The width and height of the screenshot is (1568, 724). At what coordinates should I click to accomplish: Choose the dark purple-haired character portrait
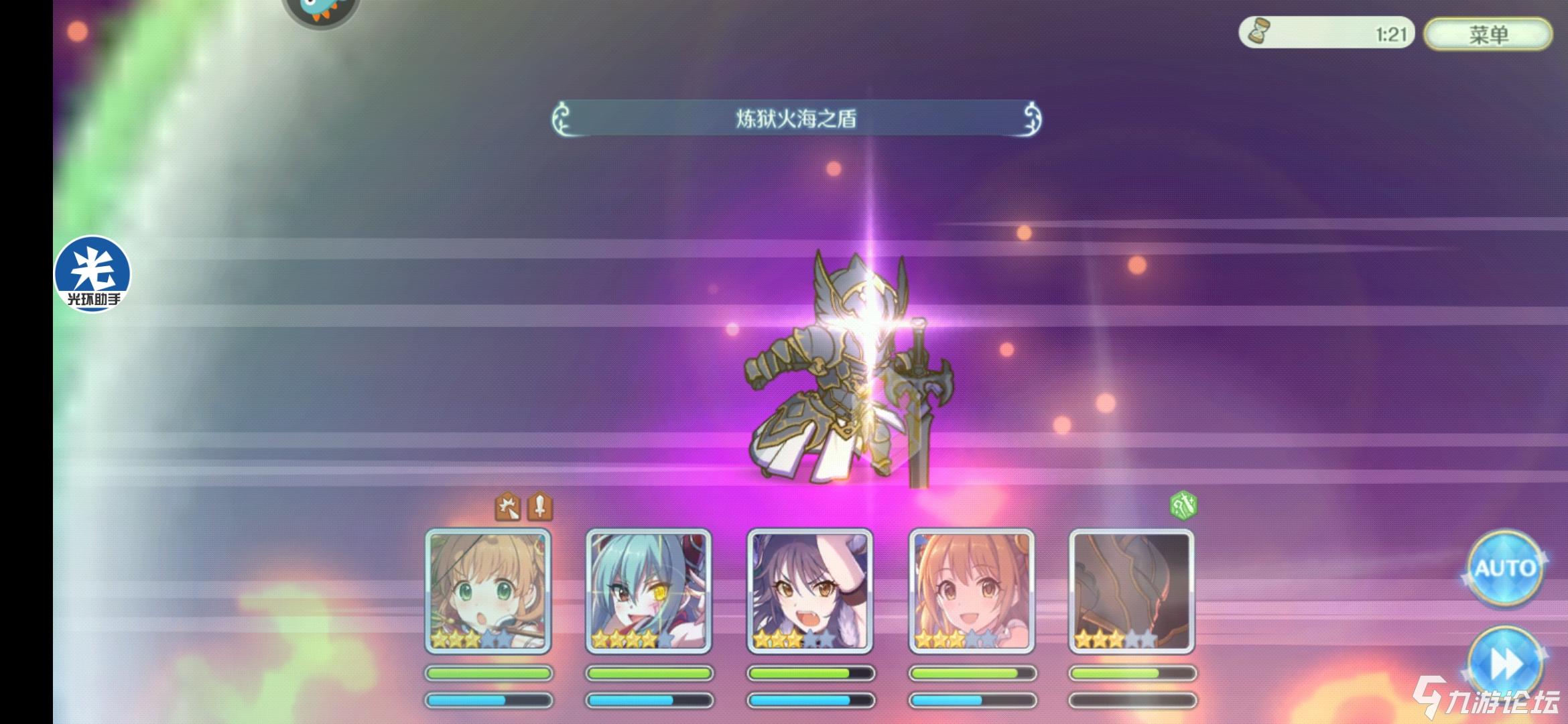click(809, 591)
